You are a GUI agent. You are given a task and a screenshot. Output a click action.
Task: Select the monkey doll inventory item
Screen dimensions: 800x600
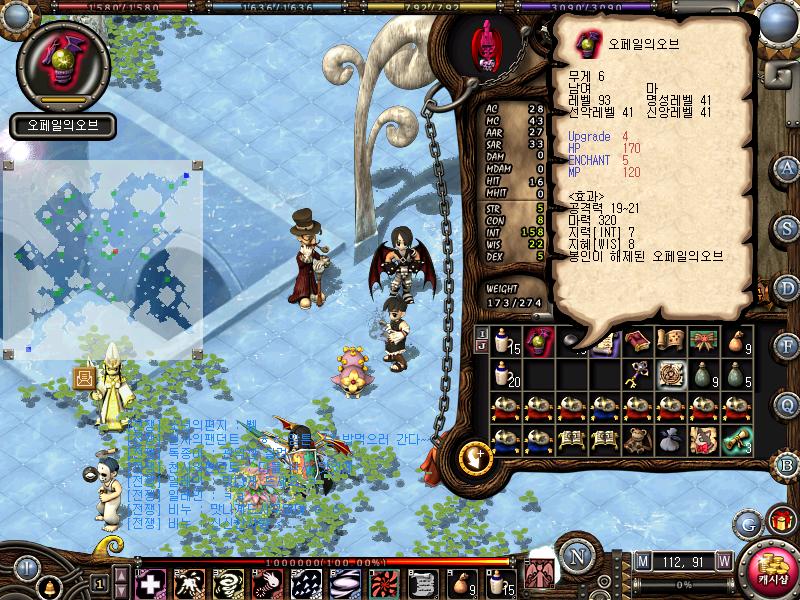click(x=637, y=440)
